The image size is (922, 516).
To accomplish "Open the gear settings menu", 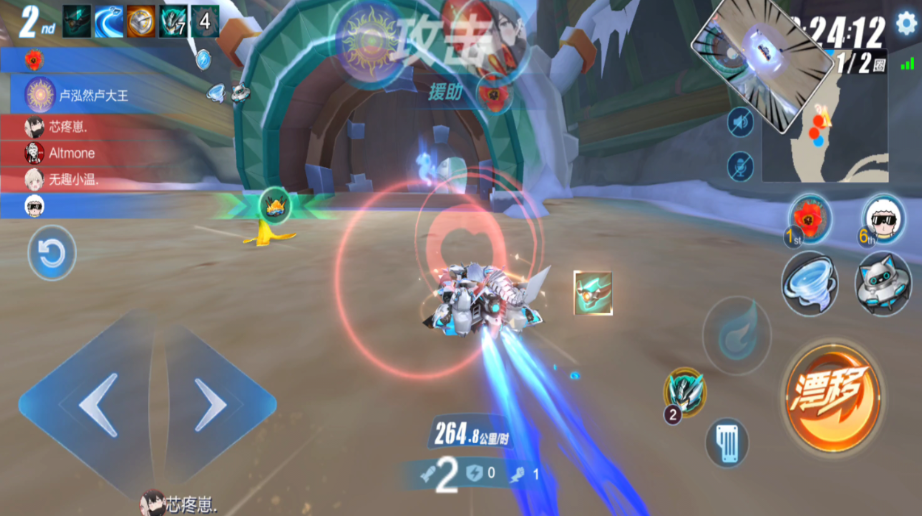I will pos(906,25).
